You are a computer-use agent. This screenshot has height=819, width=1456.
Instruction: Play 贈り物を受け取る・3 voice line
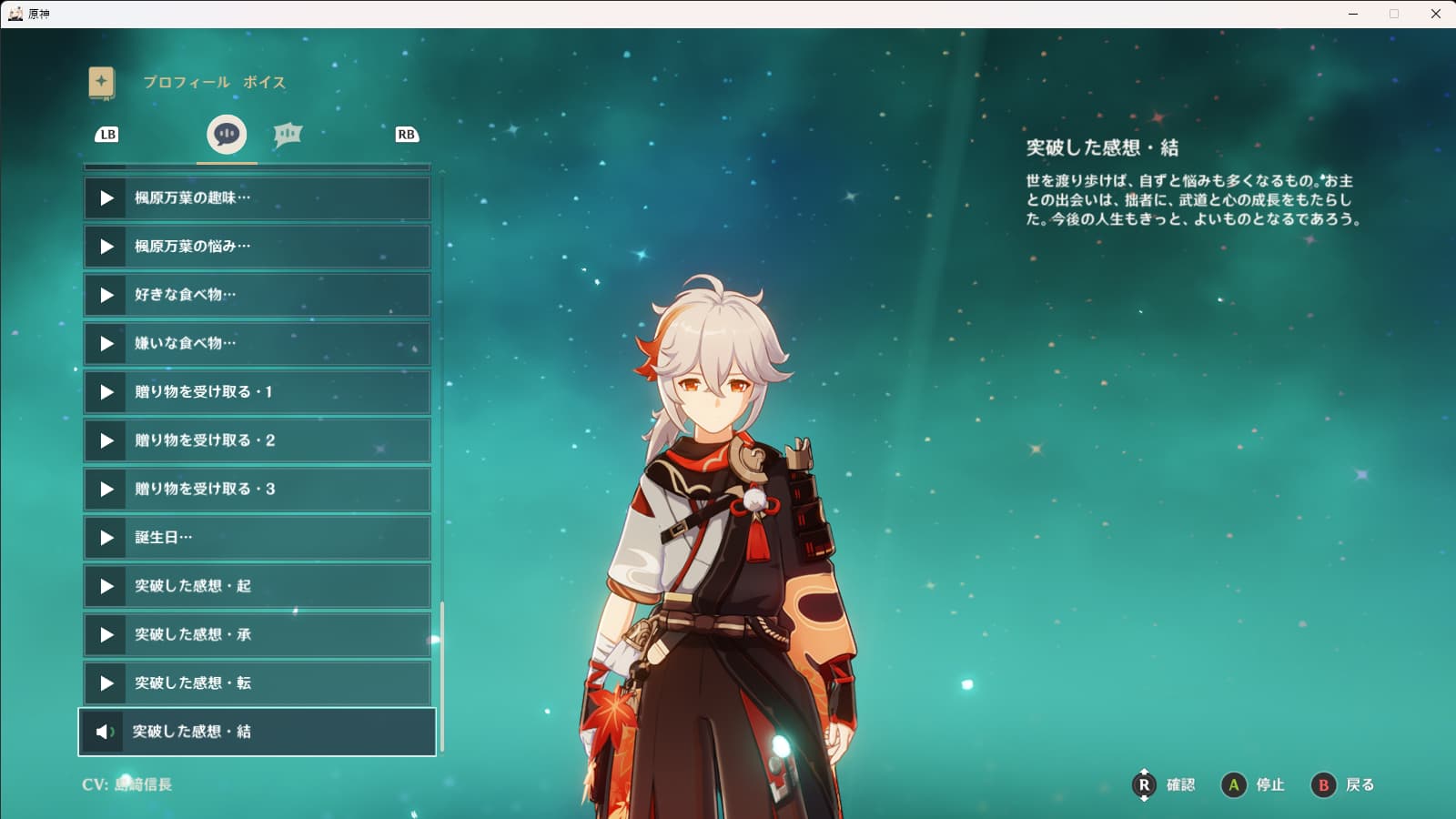[x=257, y=490]
